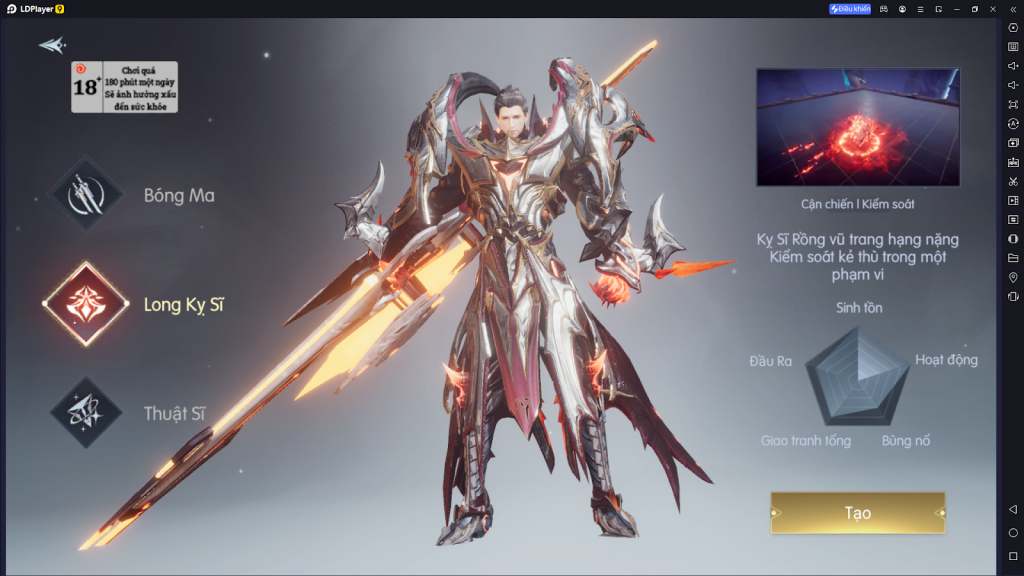Open the LDPlayer Điều khiển controls button

point(850,9)
